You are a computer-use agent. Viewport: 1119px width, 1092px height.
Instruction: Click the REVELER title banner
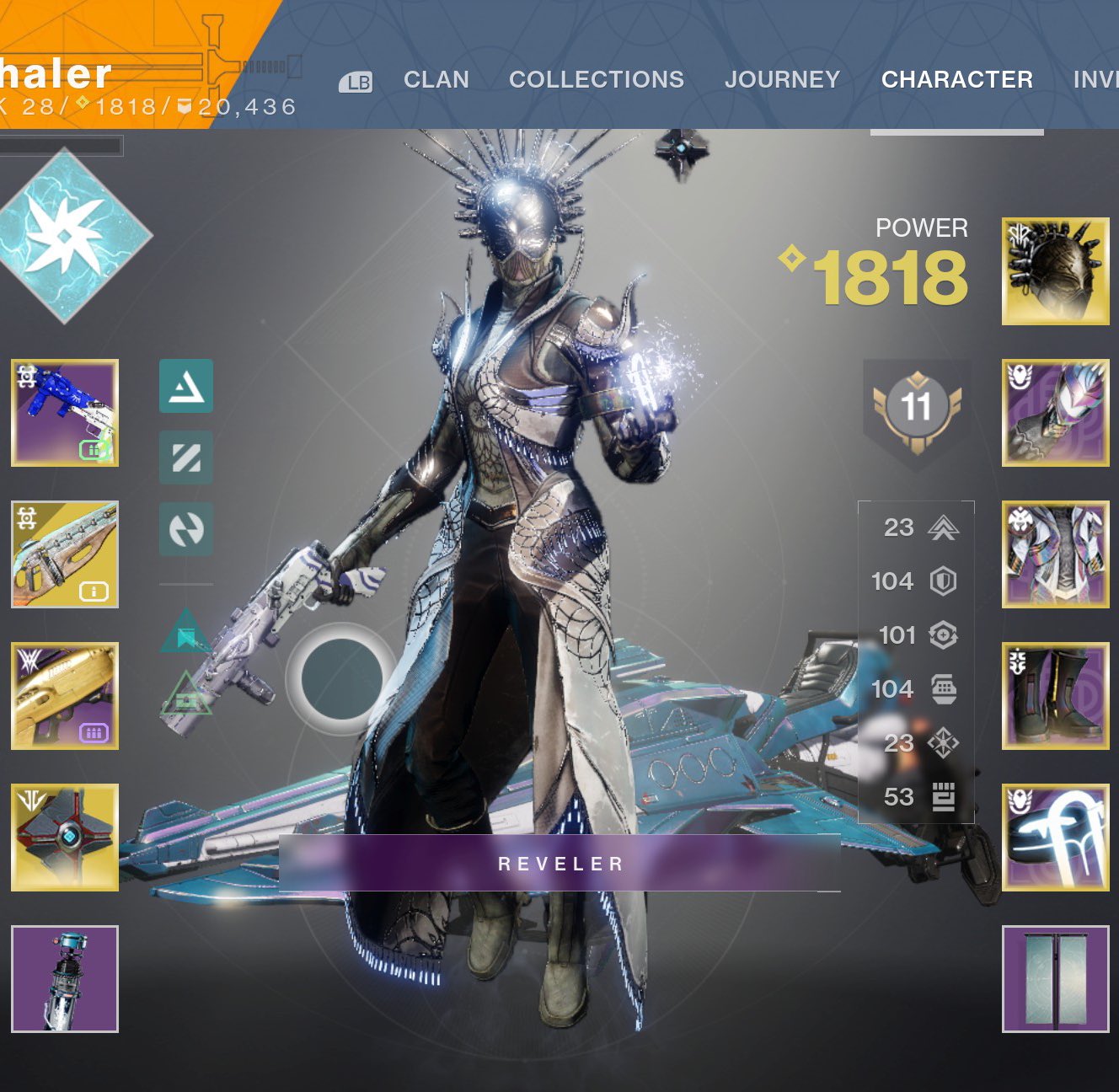tap(560, 862)
